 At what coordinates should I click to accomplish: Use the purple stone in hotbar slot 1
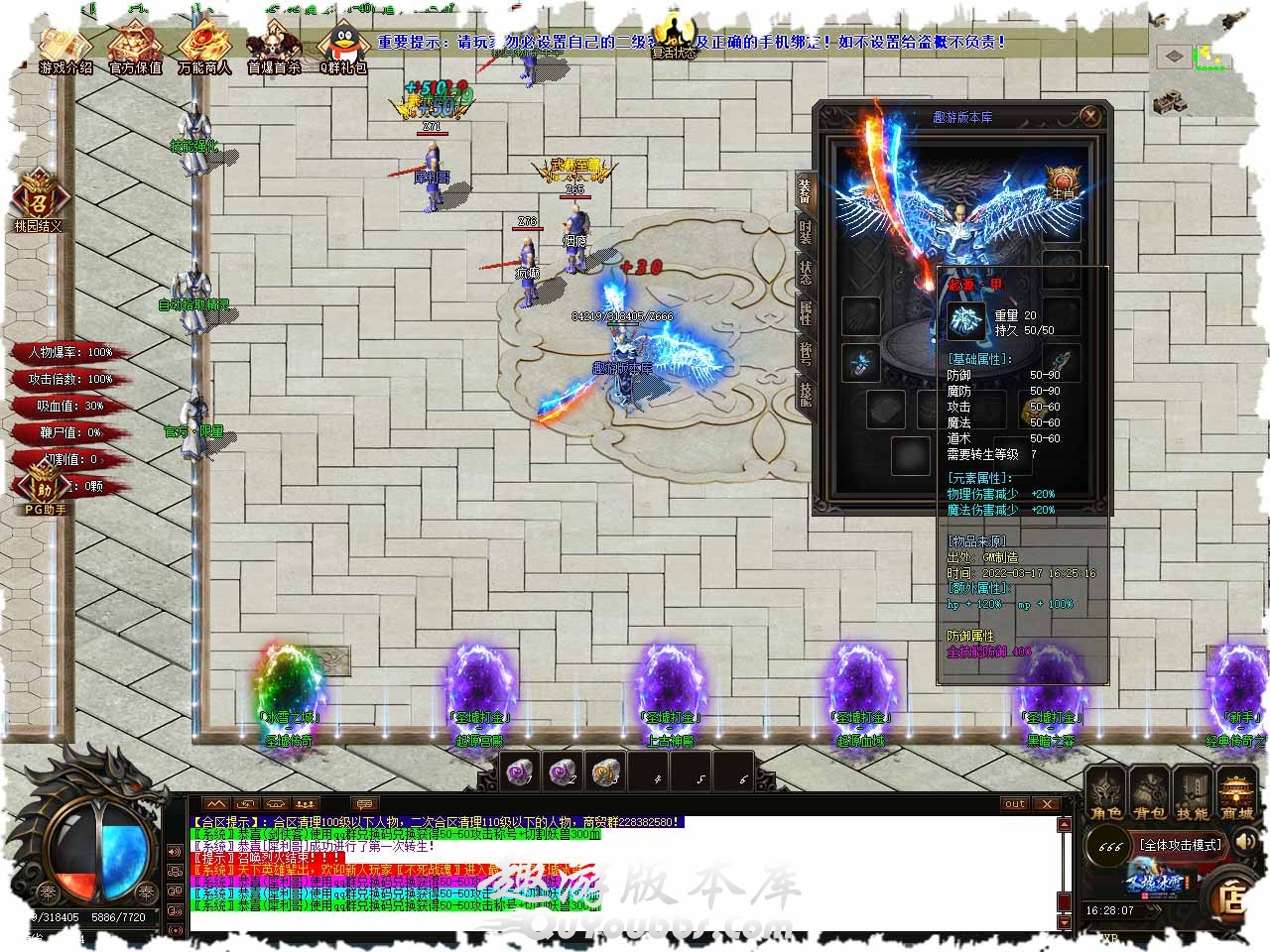point(518,771)
